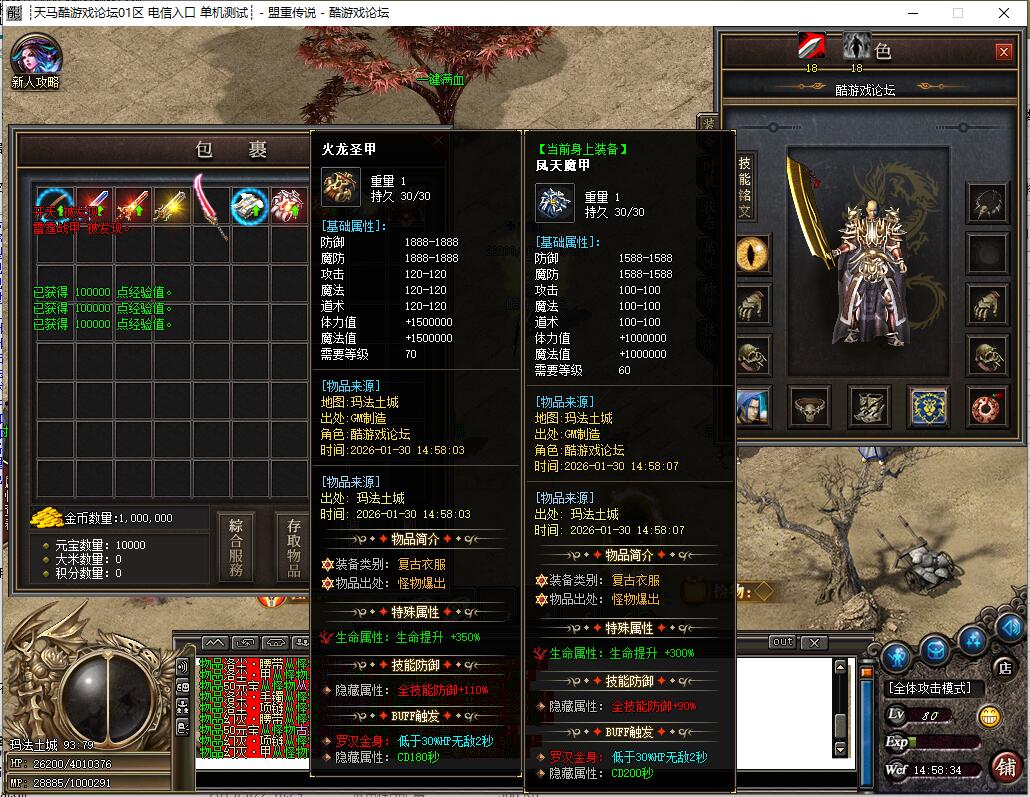Click the blue lion crest equipment slot
Image resolution: width=1030 pixels, height=797 pixels.
(x=928, y=405)
